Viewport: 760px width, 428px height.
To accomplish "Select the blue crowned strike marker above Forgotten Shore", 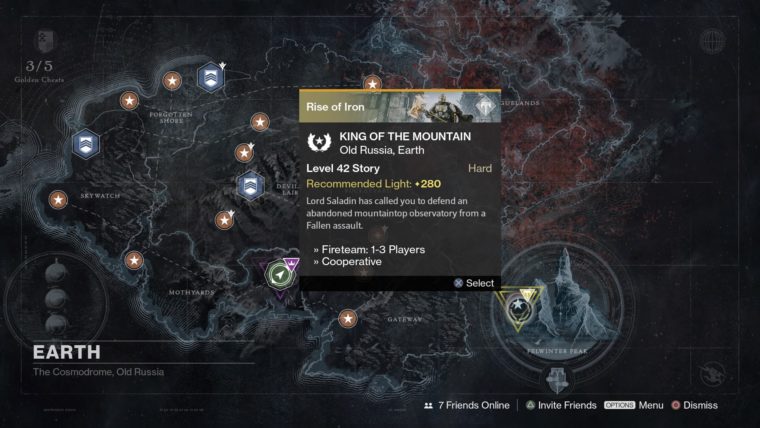I will click(210, 77).
